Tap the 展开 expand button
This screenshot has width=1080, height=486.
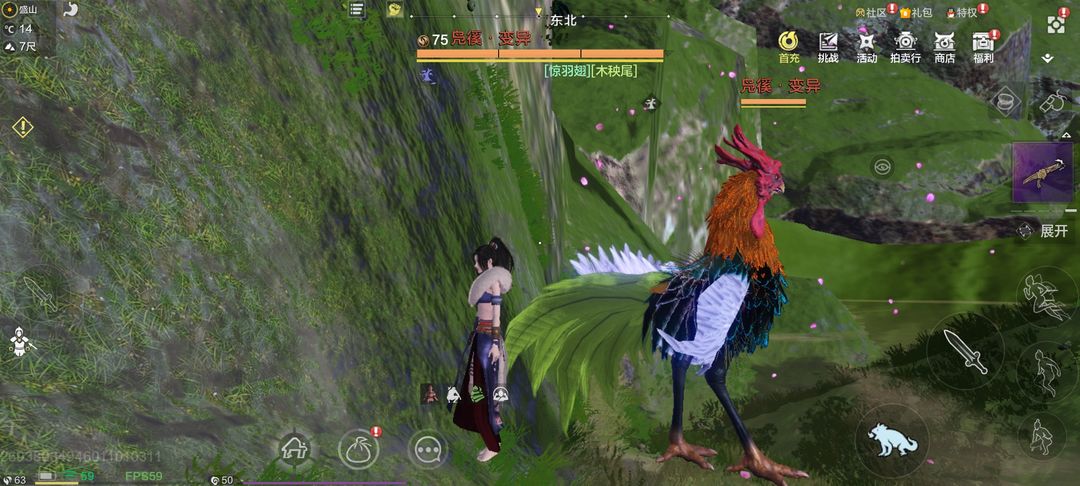click(1045, 231)
